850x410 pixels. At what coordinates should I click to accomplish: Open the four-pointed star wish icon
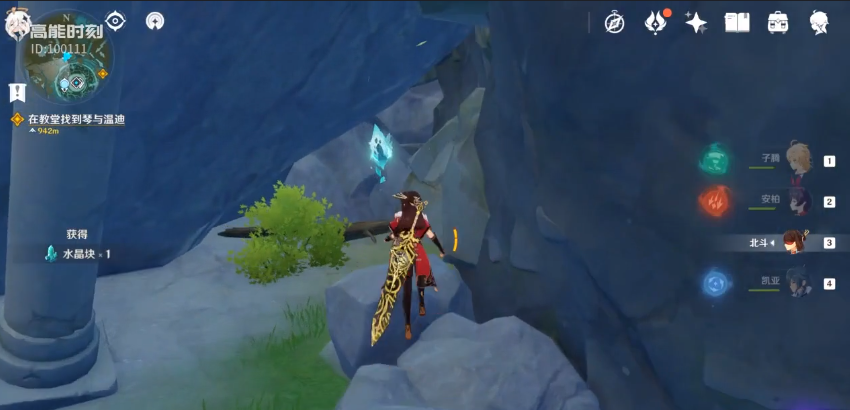[696, 22]
